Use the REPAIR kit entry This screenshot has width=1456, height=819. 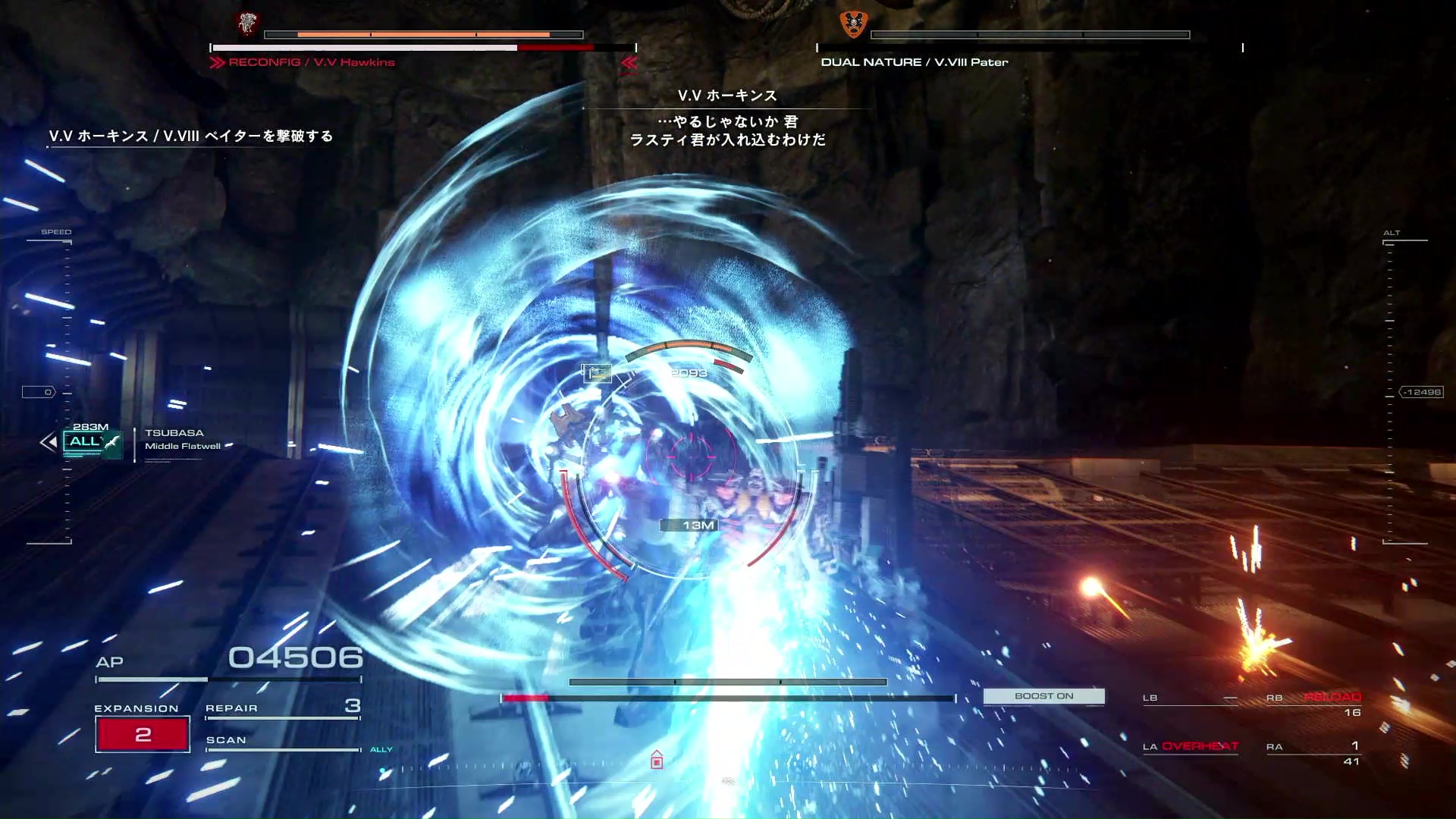[282, 708]
